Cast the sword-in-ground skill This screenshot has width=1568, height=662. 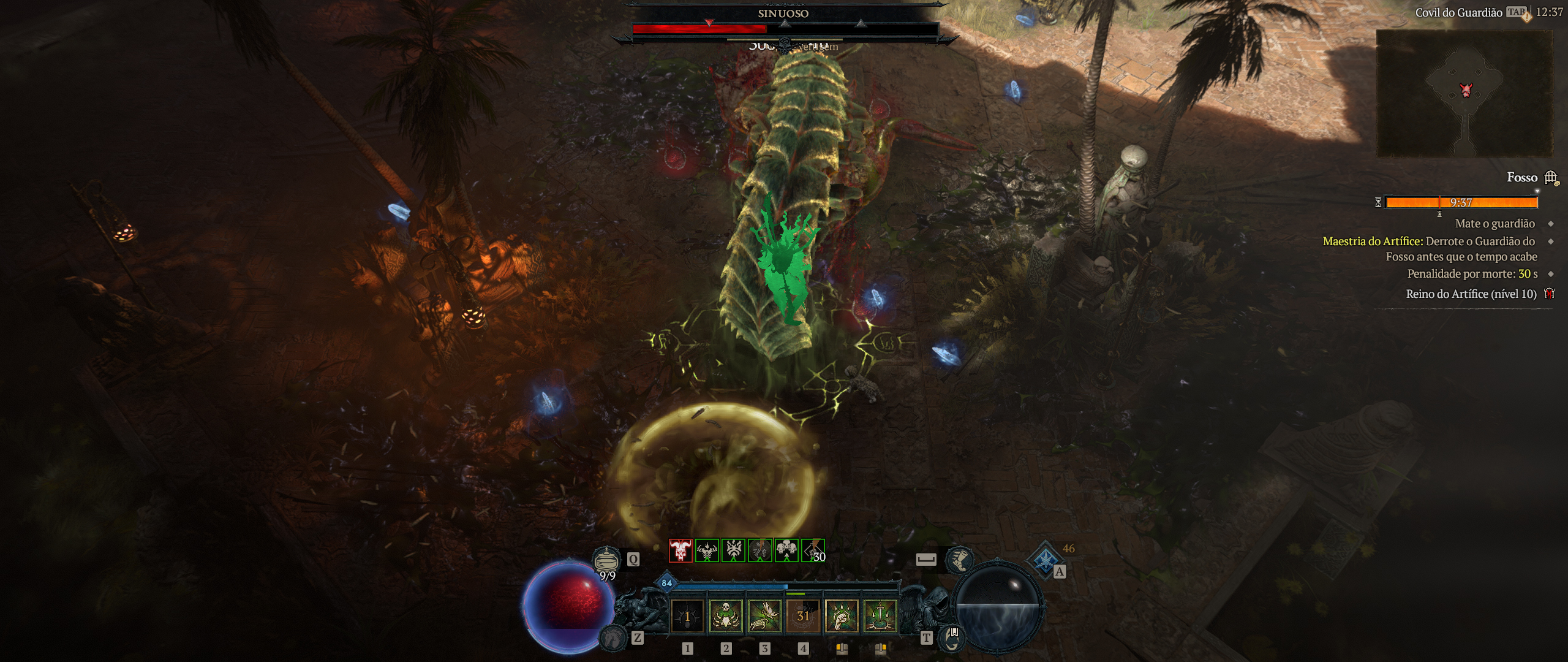[x=880, y=616]
